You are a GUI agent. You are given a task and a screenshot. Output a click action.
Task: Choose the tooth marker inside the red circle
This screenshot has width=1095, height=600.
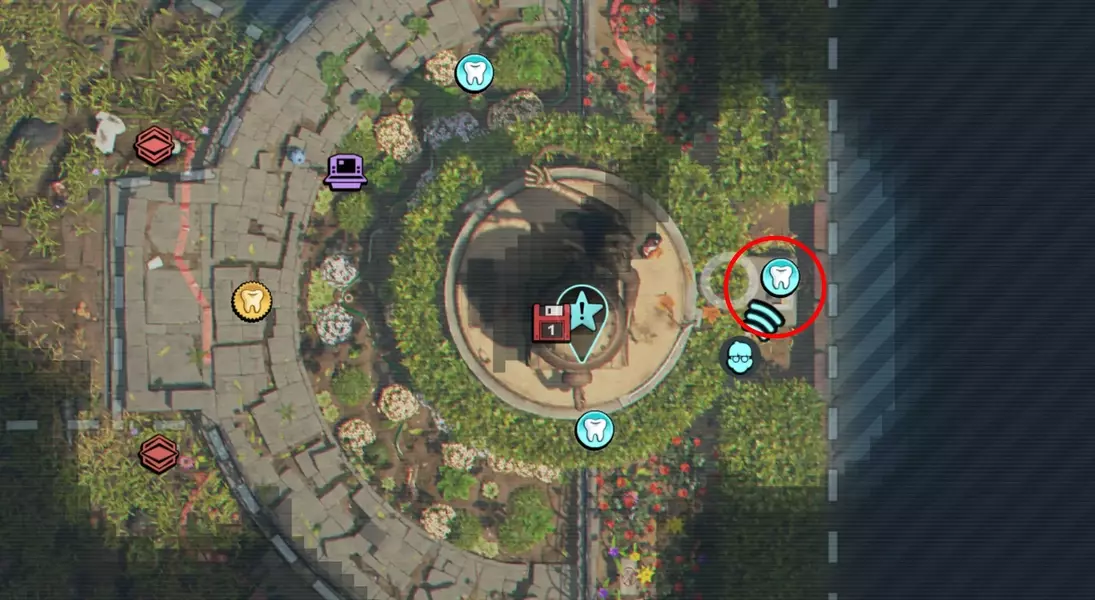coord(780,276)
